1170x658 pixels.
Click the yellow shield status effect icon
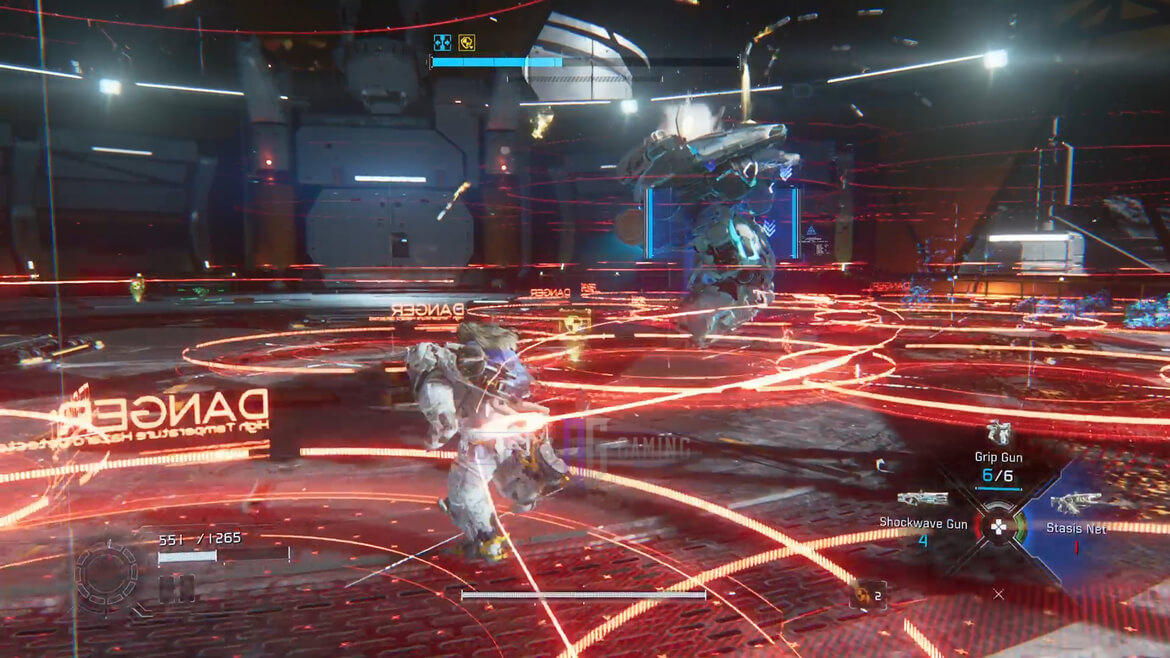(466, 42)
